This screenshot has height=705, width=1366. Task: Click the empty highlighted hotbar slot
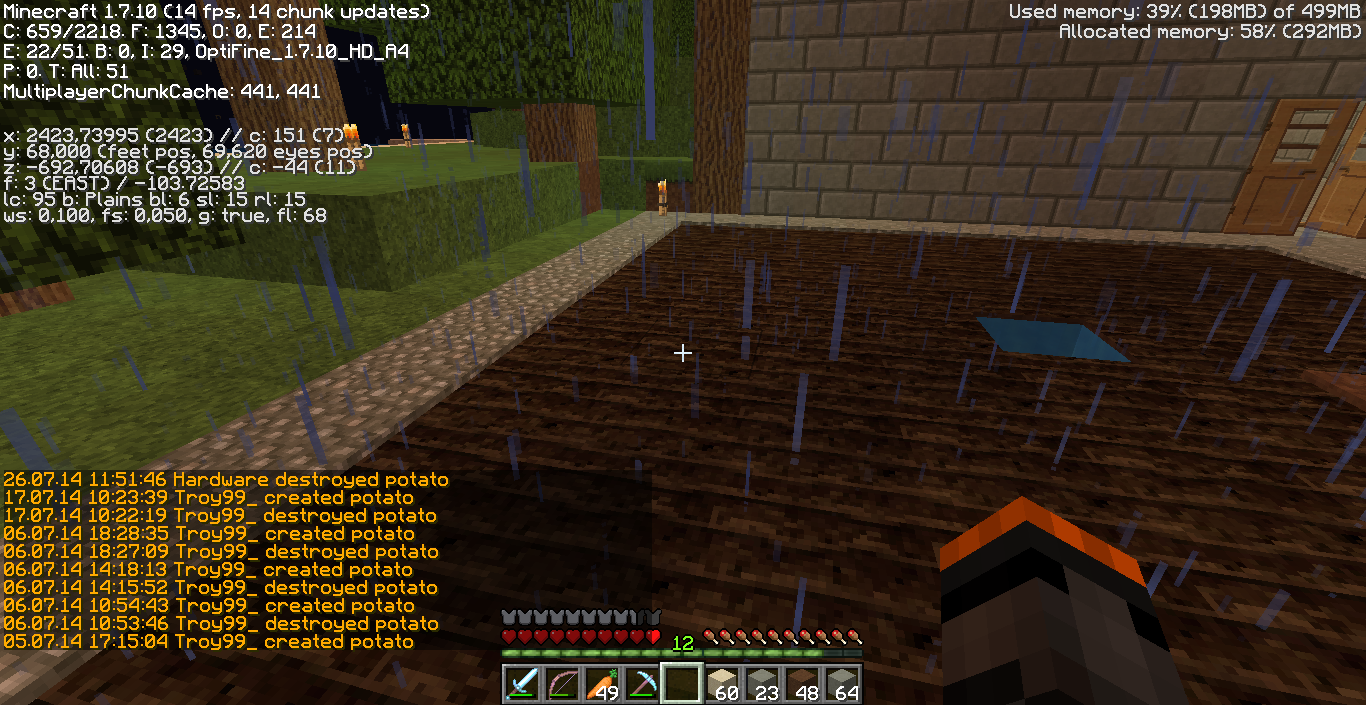(682, 684)
